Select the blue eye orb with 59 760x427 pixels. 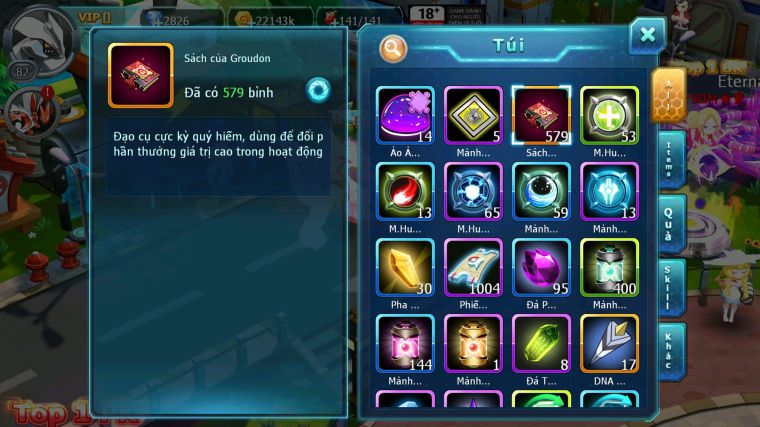[x=541, y=191]
